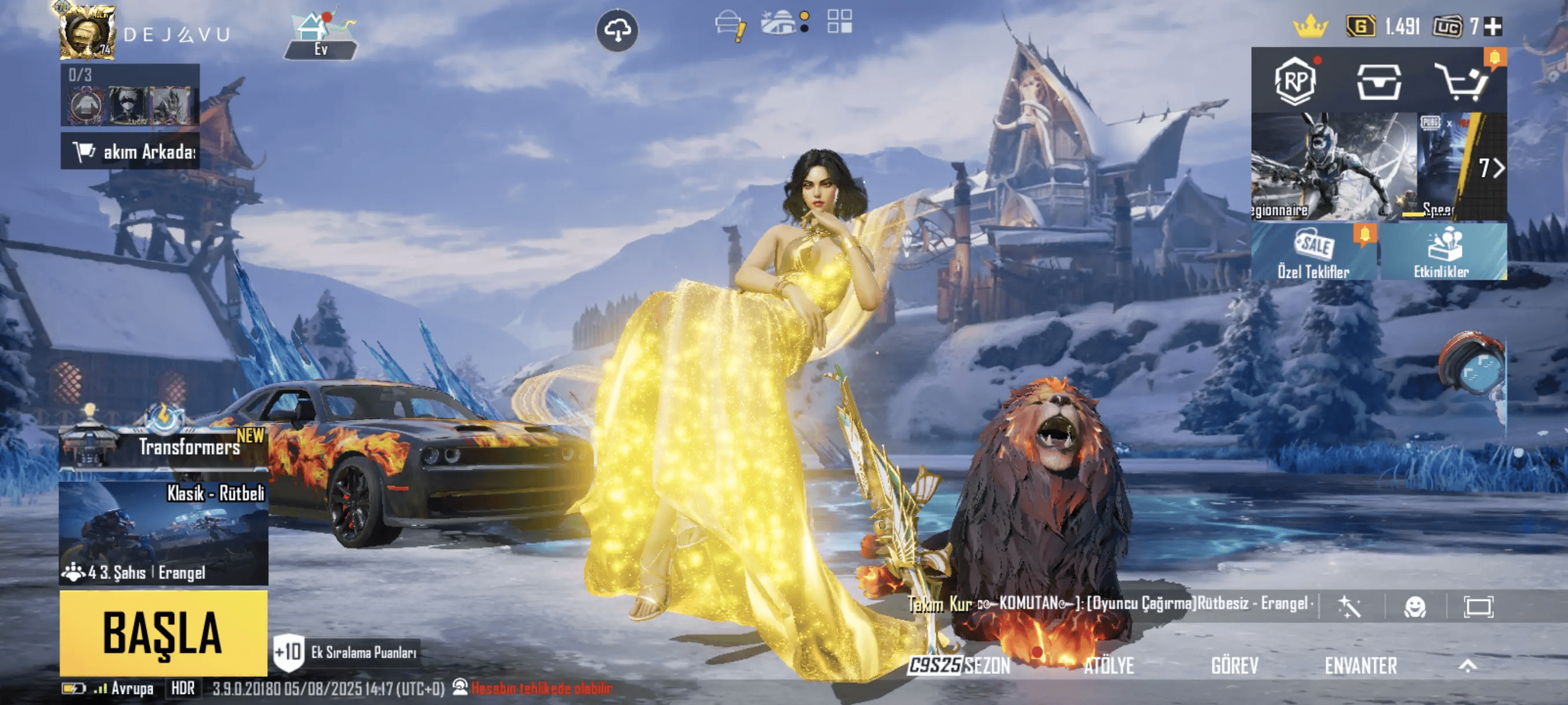This screenshot has height=705, width=1568.
Task: Open the ENVANTER inventory
Action: click(1360, 666)
